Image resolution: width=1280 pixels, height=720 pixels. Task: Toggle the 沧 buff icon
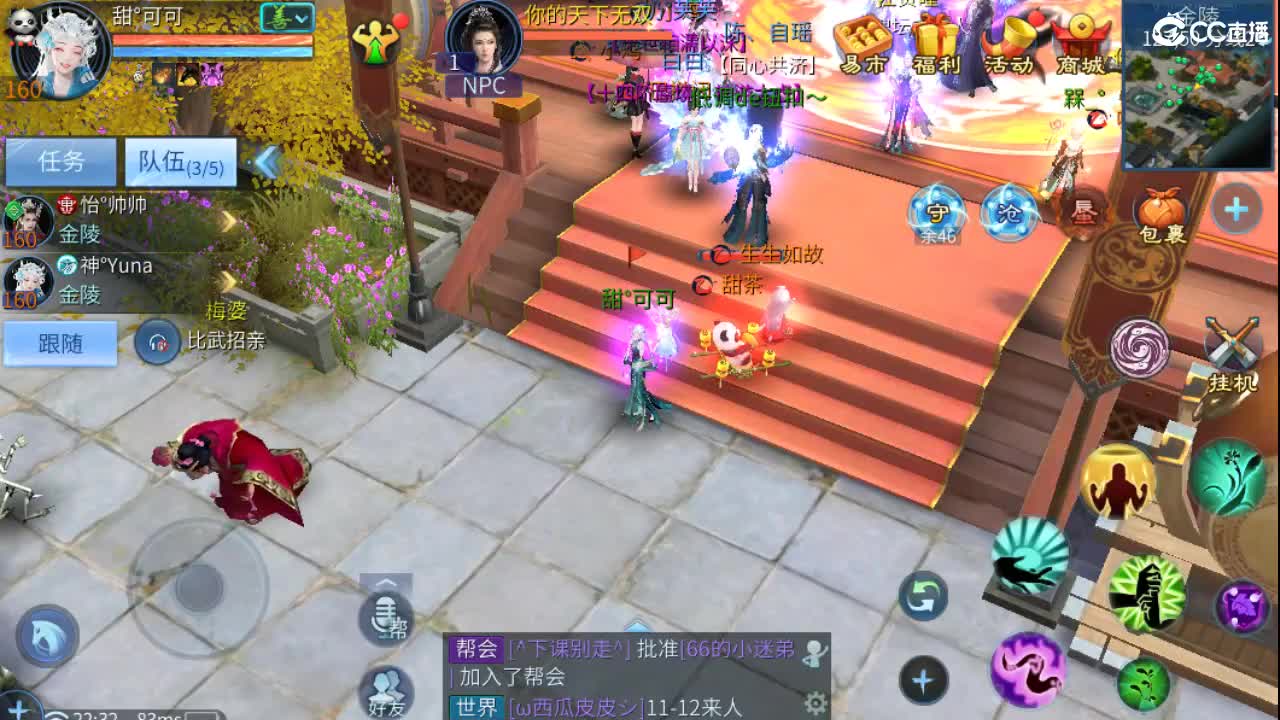click(1008, 210)
